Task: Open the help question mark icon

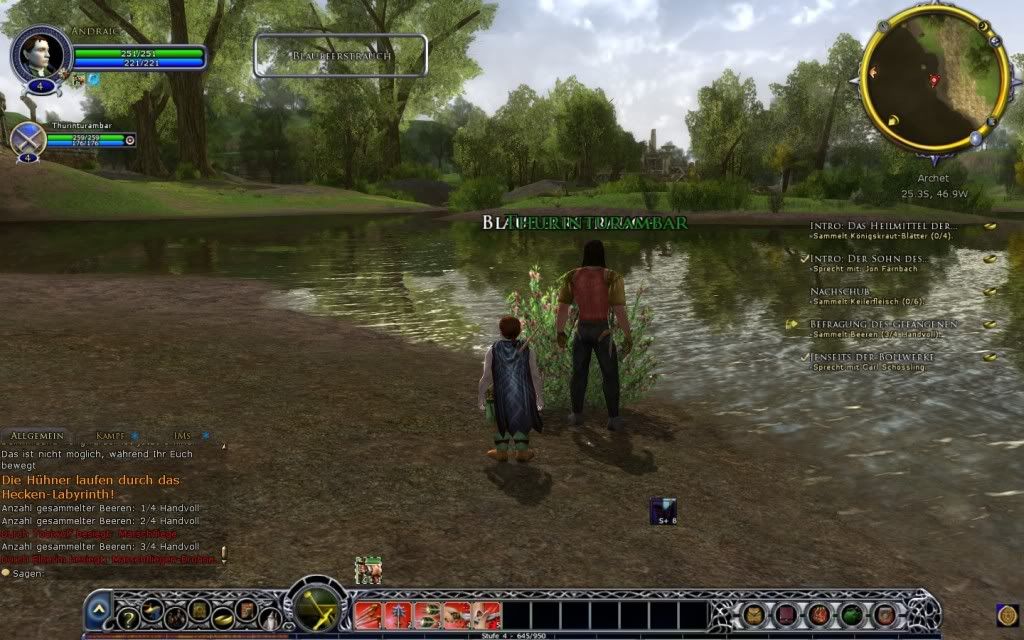Action: point(128,619)
